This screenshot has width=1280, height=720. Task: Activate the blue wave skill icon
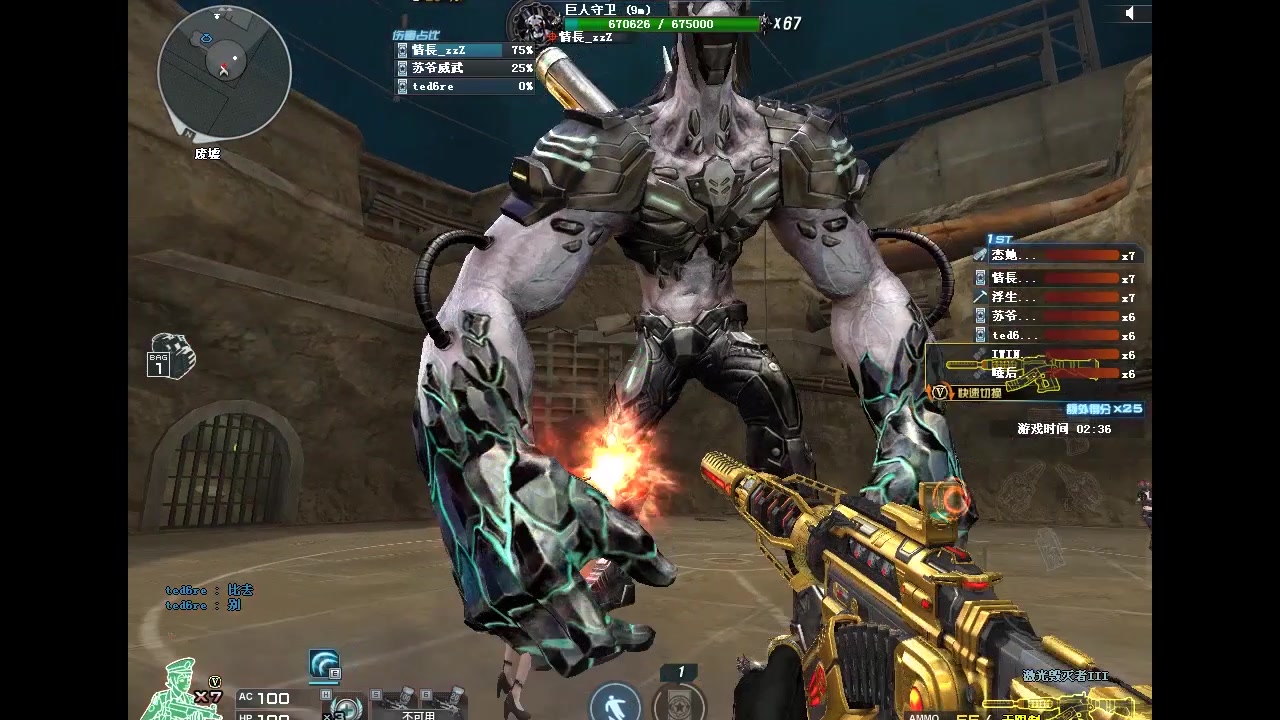click(x=324, y=665)
